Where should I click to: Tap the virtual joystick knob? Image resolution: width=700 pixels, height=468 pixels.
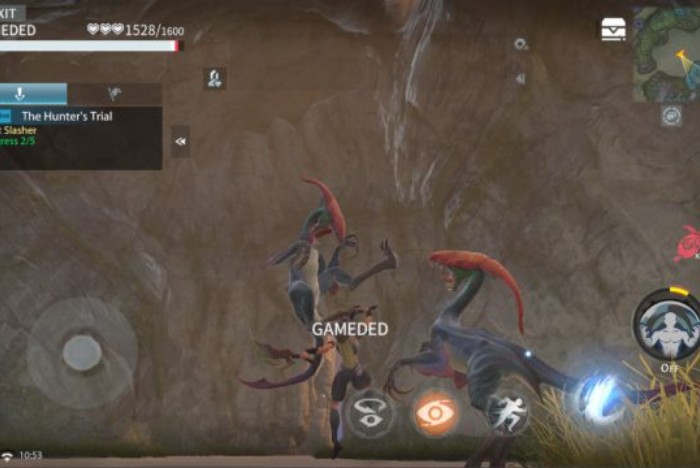(82, 352)
